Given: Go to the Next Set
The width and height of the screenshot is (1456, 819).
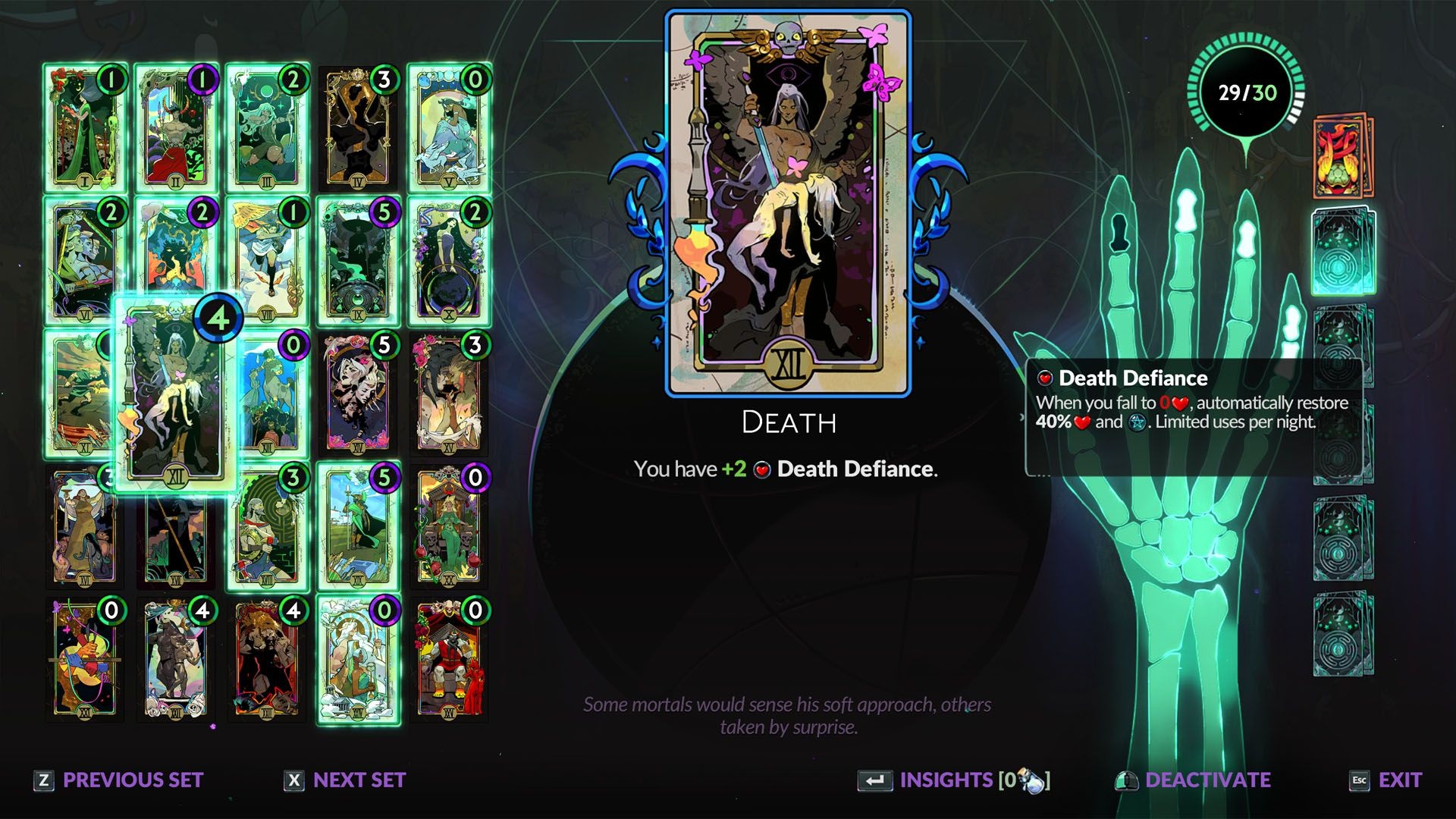Looking at the screenshot, I should point(345,780).
